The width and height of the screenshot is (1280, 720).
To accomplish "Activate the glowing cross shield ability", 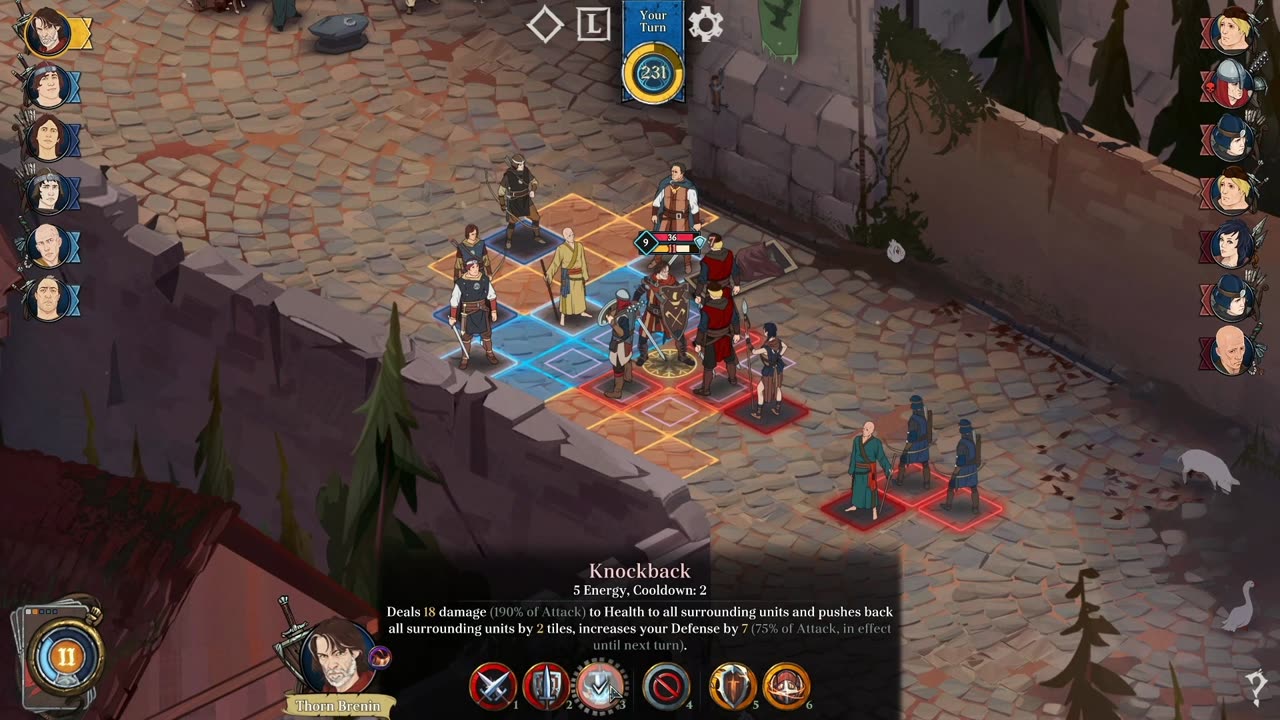I will 732,687.
